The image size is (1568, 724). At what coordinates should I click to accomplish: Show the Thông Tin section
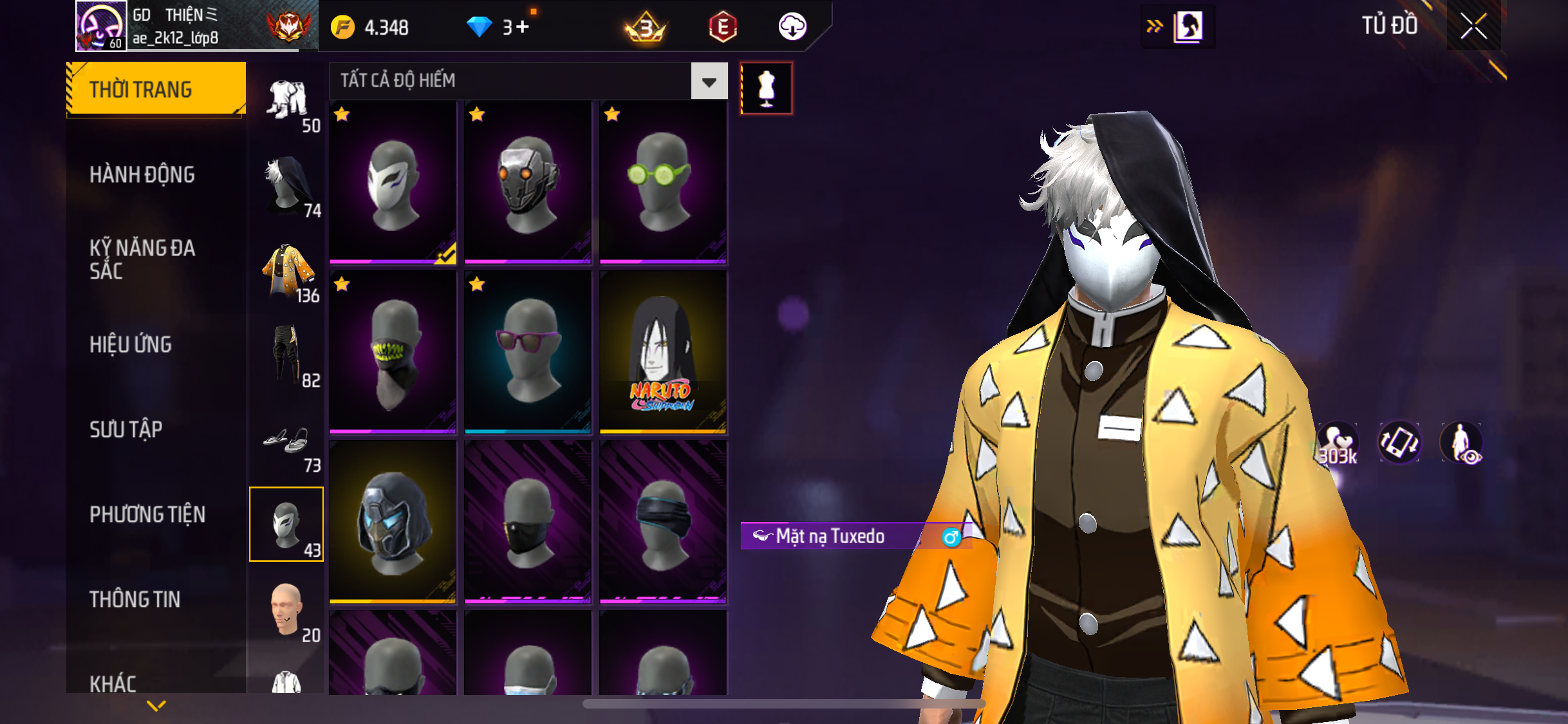click(x=135, y=599)
